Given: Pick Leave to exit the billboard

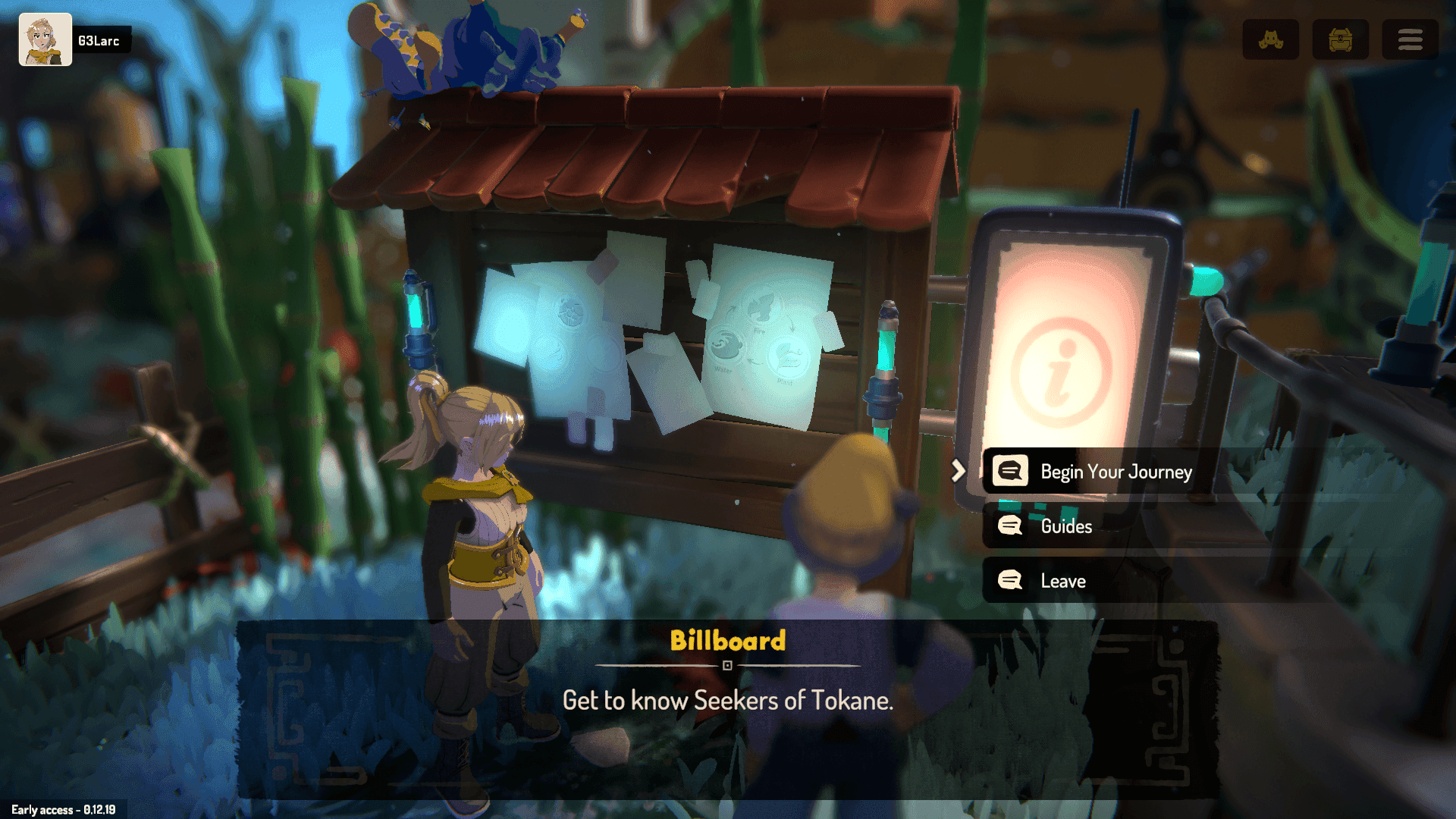Looking at the screenshot, I should [1062, 581].
